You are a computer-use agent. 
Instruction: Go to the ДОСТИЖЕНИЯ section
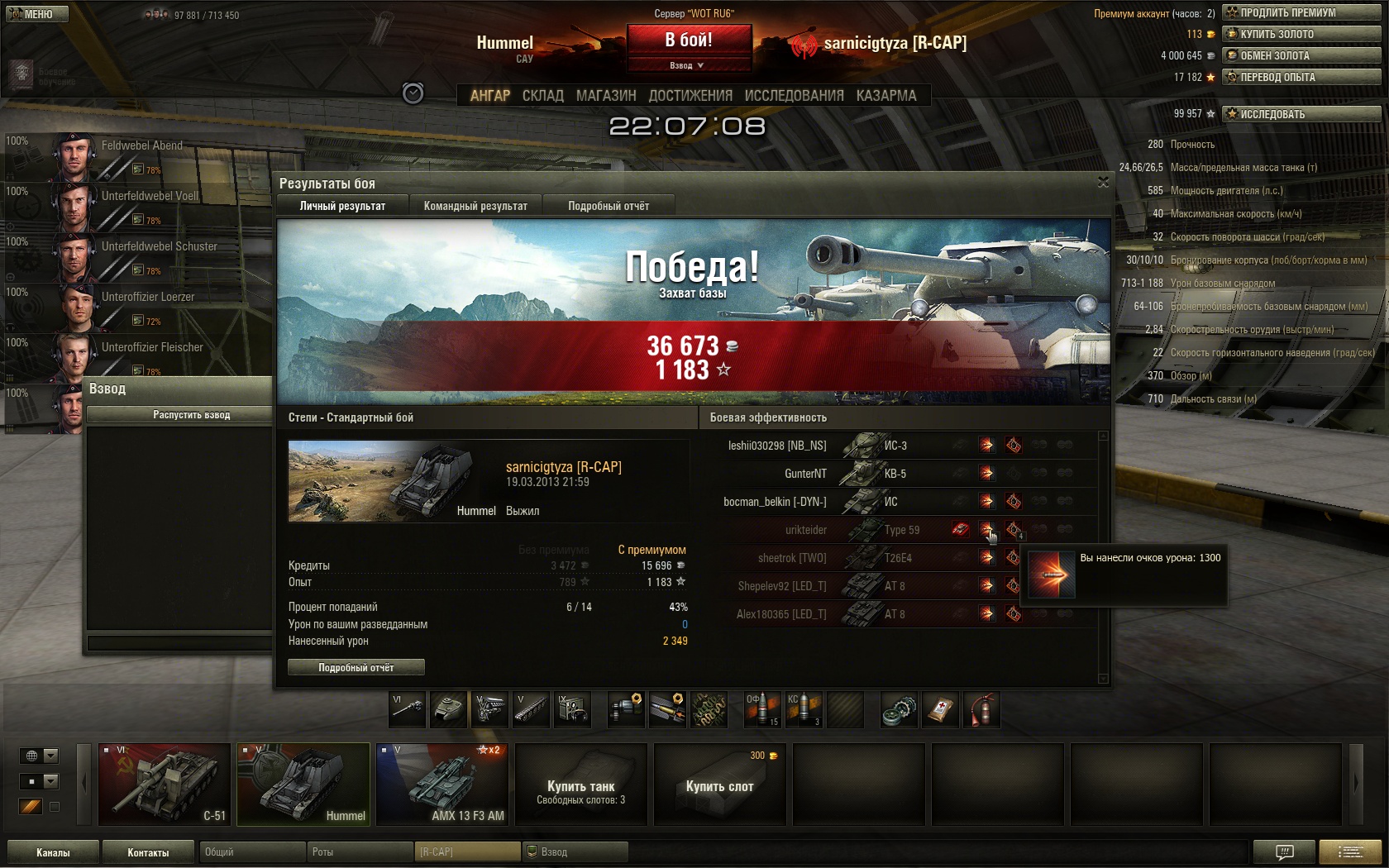pyautogui.click(x=690, y=96)
